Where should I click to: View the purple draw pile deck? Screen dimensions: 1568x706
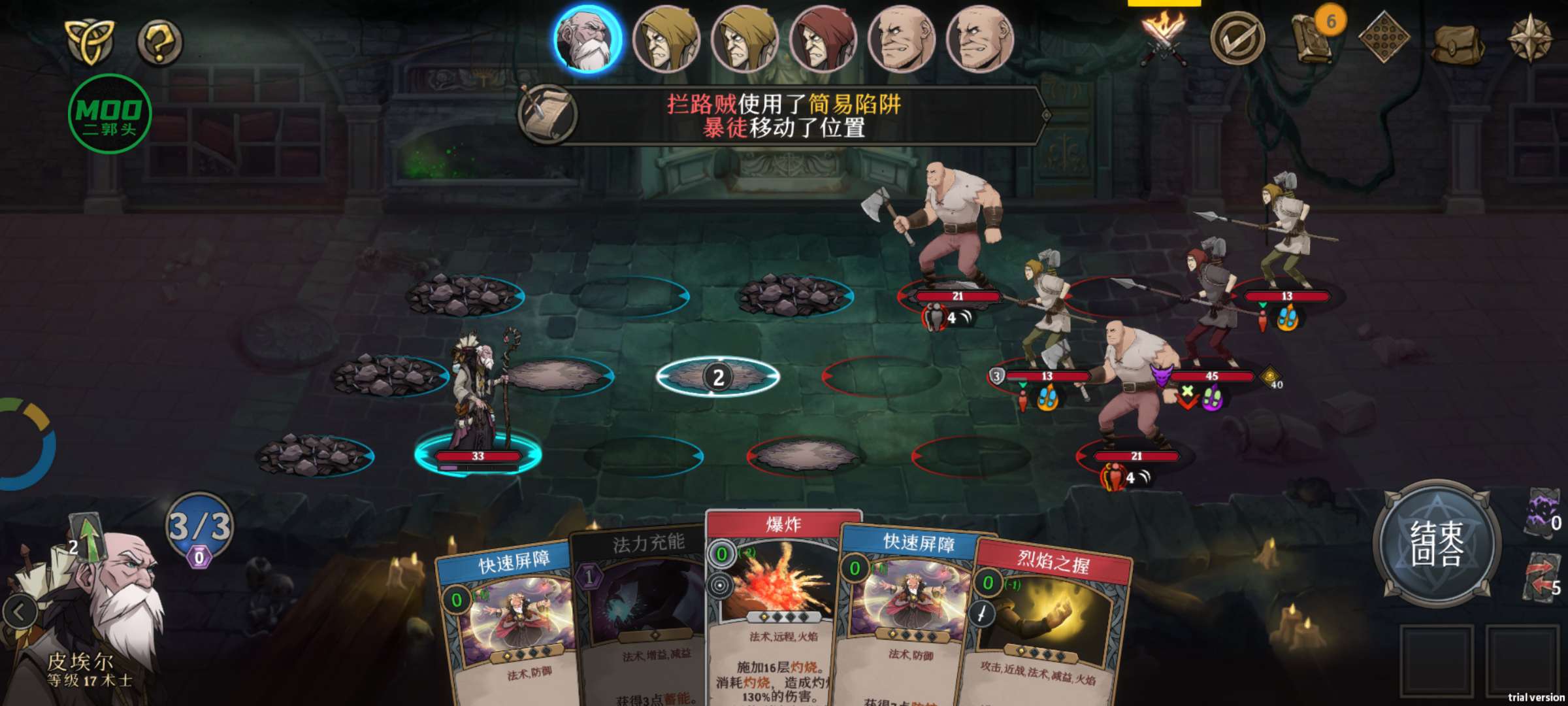1543,513
